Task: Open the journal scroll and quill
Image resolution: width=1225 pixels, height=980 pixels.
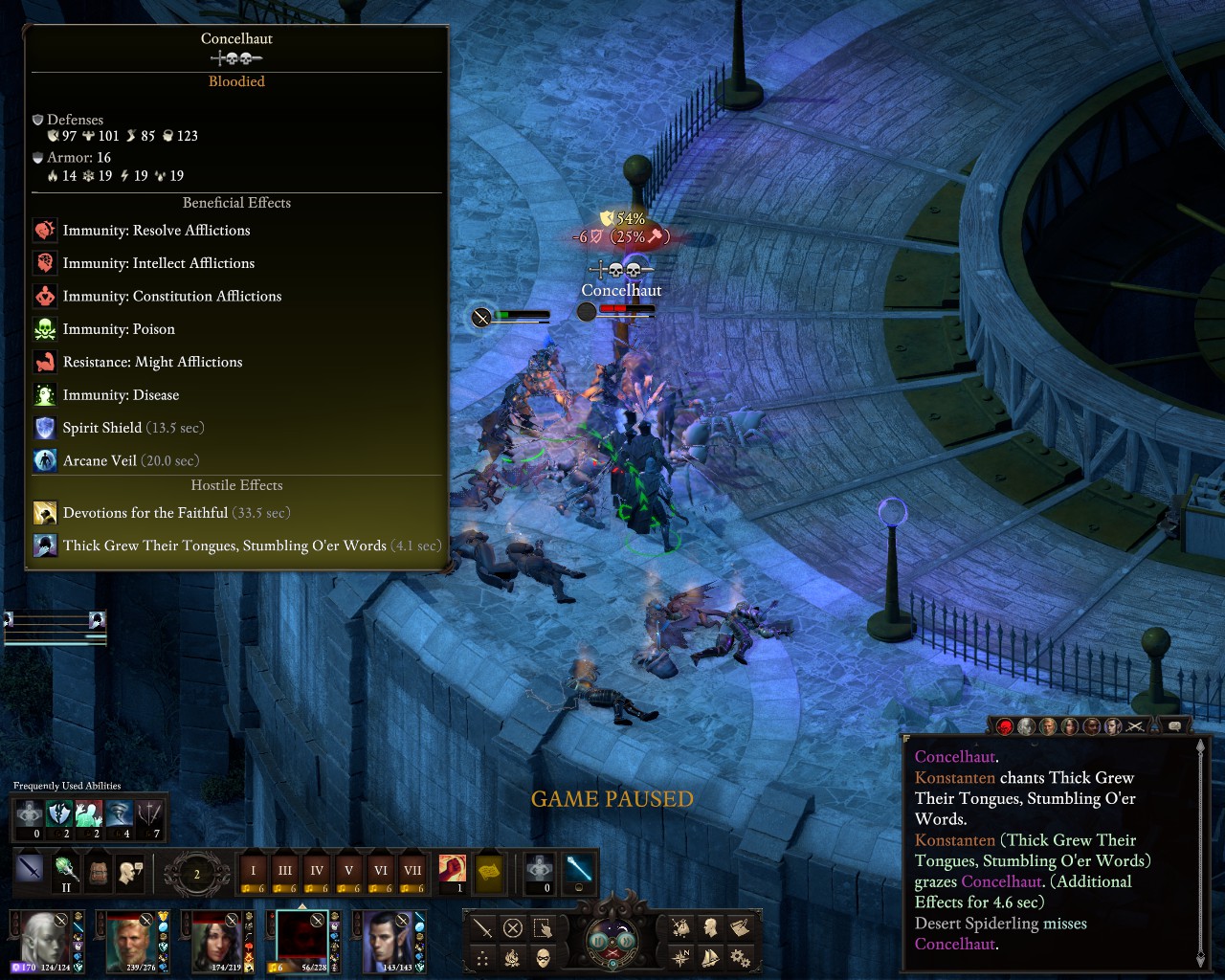Action: [x=740, y=926]
